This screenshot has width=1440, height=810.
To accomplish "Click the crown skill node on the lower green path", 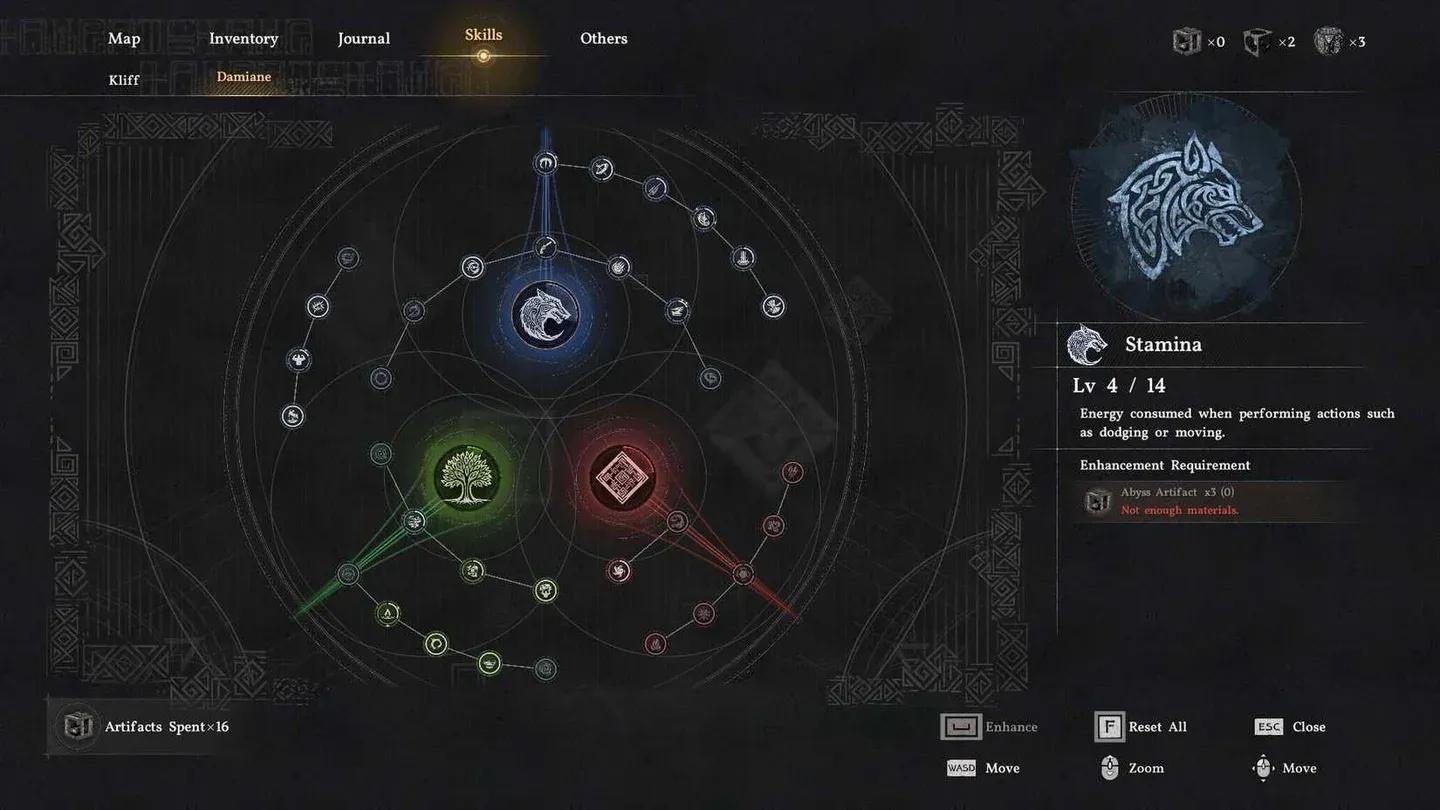I will pyautogui.click(x=489, y=662).
